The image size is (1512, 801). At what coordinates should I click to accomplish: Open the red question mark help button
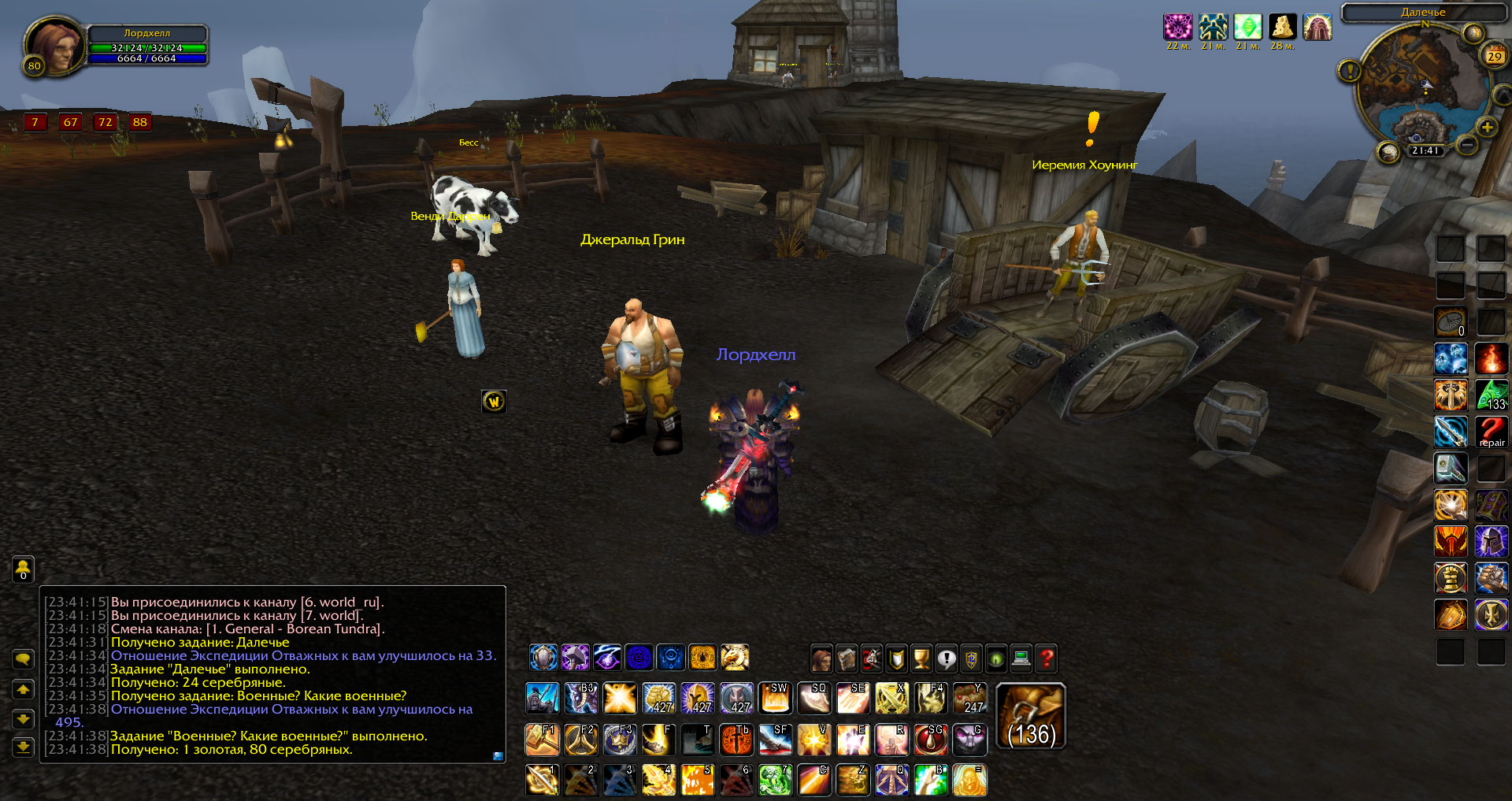[1046, 658]
